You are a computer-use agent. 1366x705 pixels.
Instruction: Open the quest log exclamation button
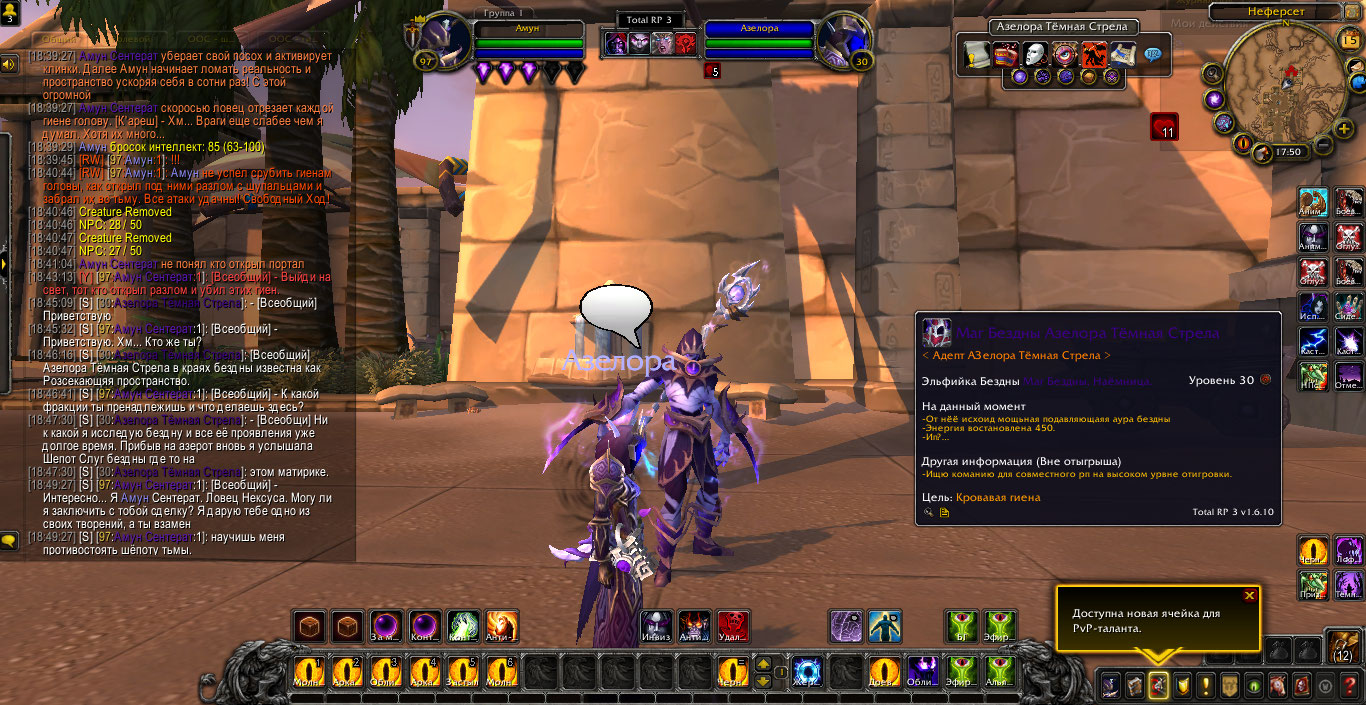pos(1206,685)
